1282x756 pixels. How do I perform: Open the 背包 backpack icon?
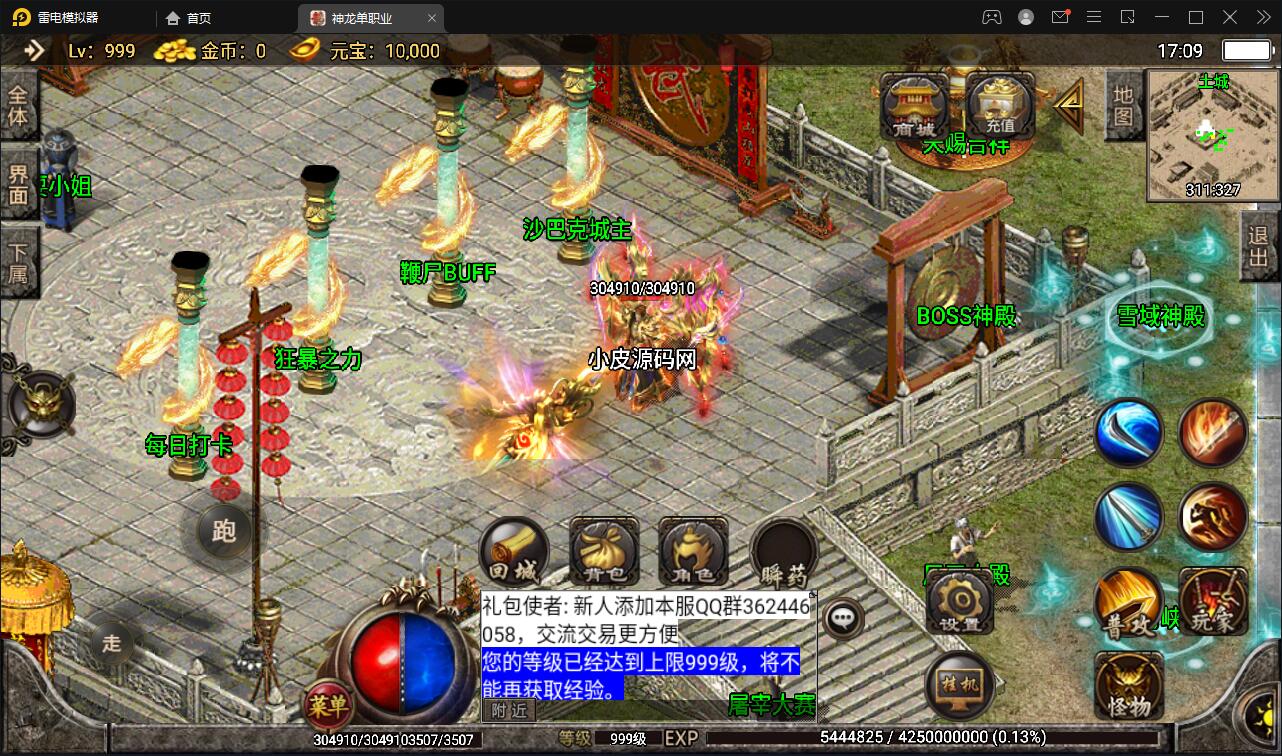604,550
